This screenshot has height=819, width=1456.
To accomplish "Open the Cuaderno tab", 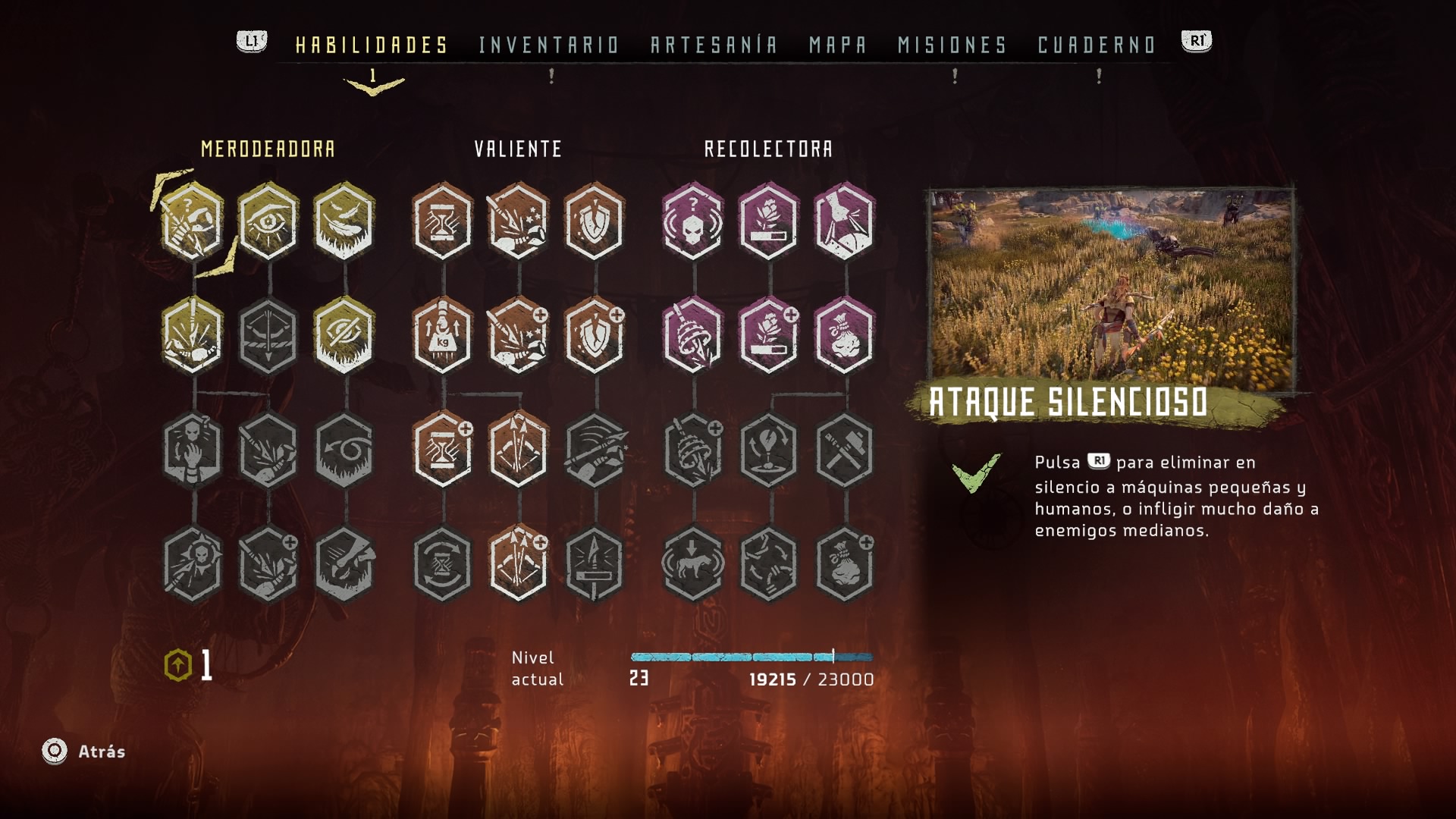I will click(1097, 45).
